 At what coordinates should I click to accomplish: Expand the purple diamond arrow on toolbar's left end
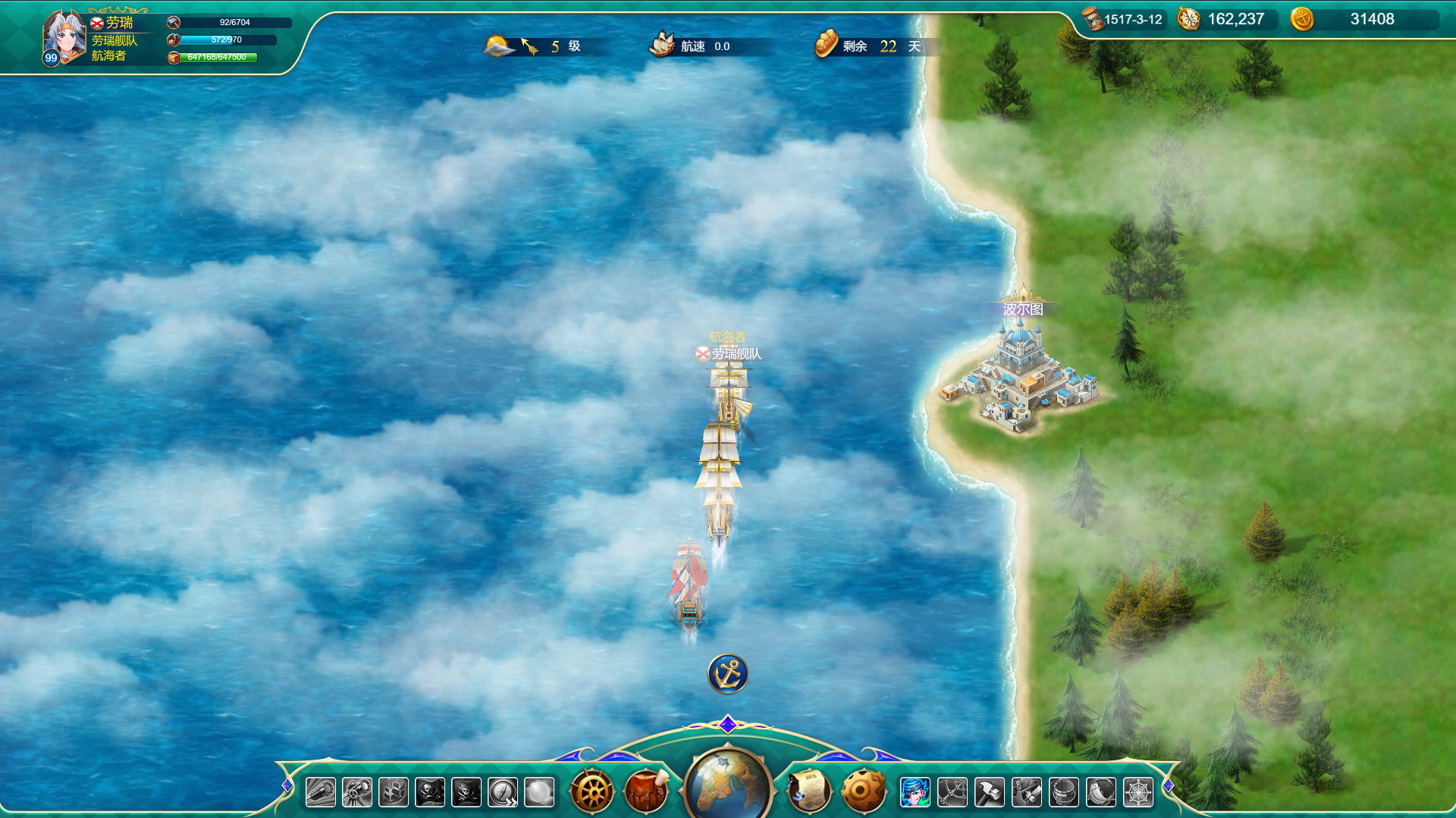[287, 787]
